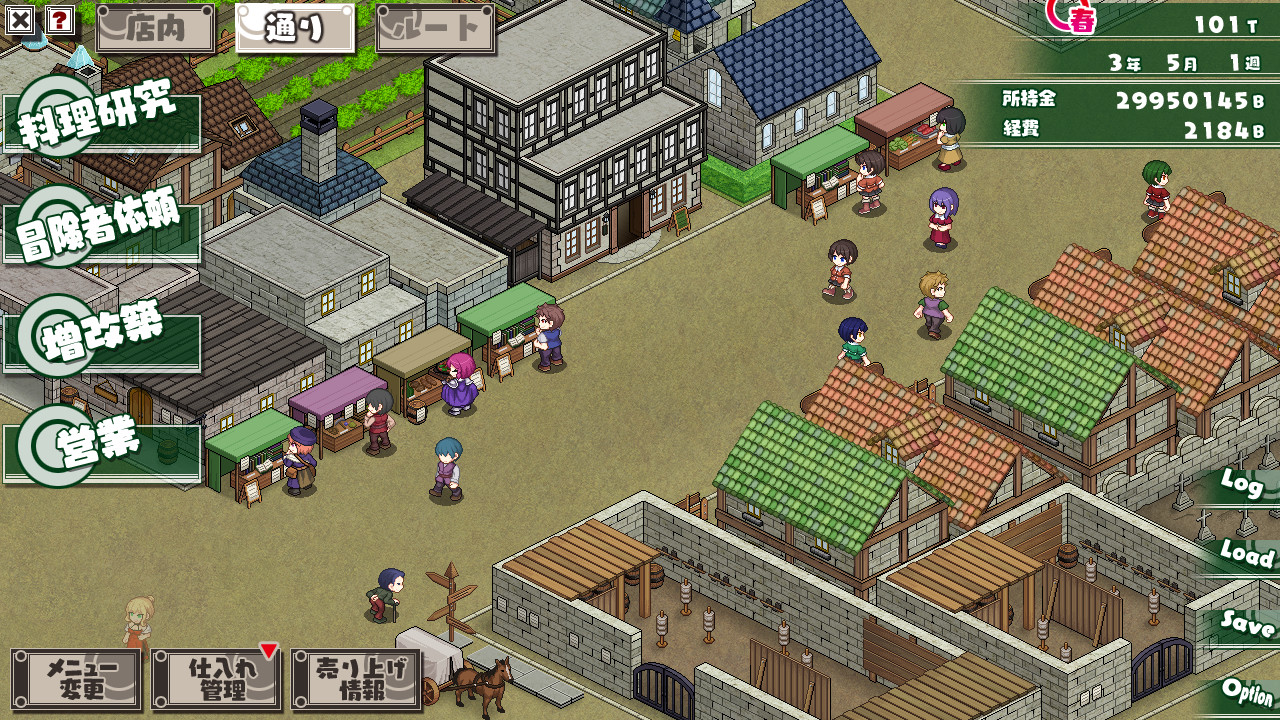Open 仕入れ管理 stock management
1280x720 pixels.
(x=217, y=679)
